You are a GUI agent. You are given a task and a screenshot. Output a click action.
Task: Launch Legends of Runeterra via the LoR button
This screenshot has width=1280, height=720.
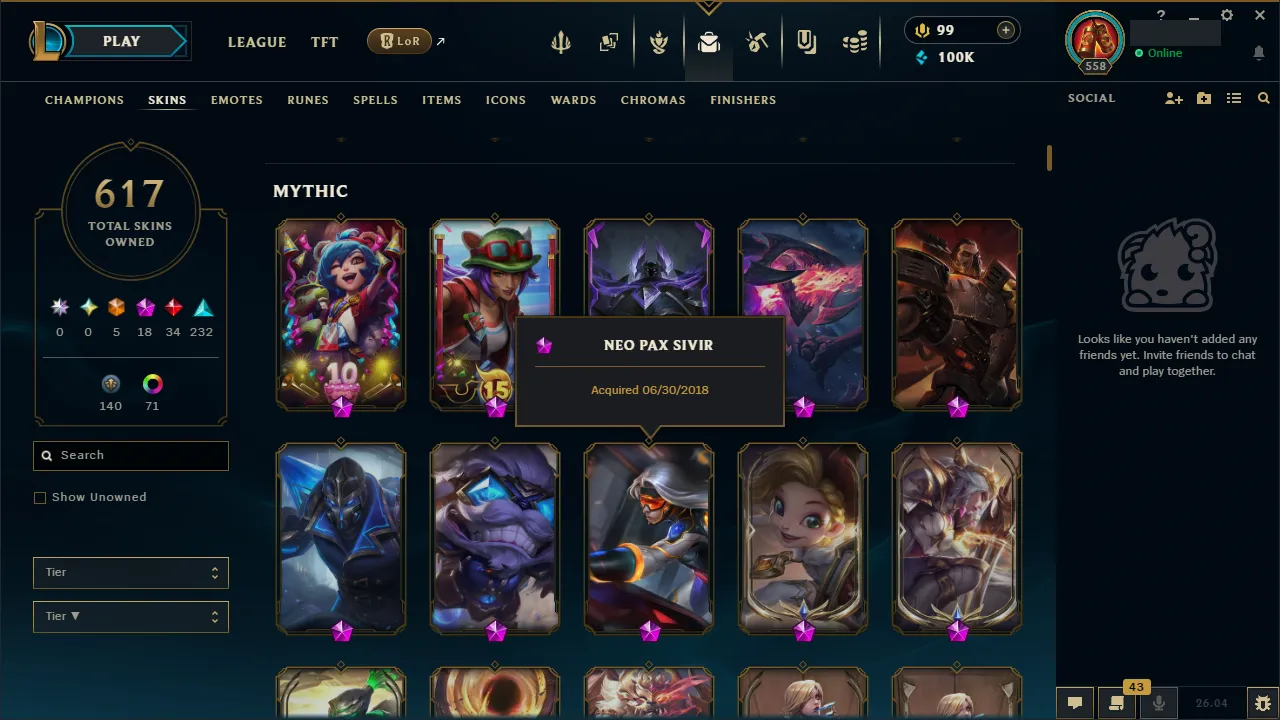point(399,41)
